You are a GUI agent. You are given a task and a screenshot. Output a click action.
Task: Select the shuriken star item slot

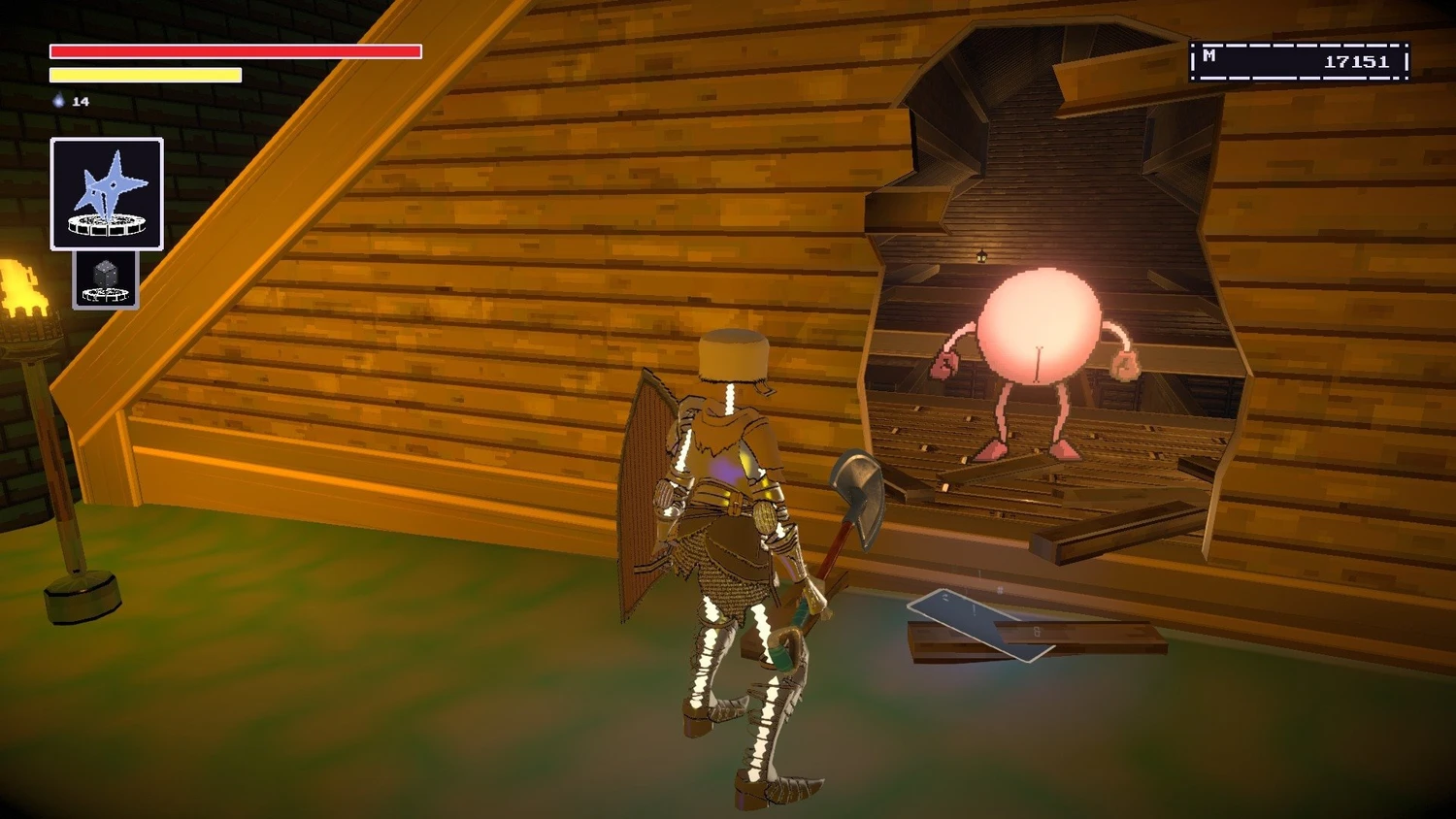[x=107, y=194]
